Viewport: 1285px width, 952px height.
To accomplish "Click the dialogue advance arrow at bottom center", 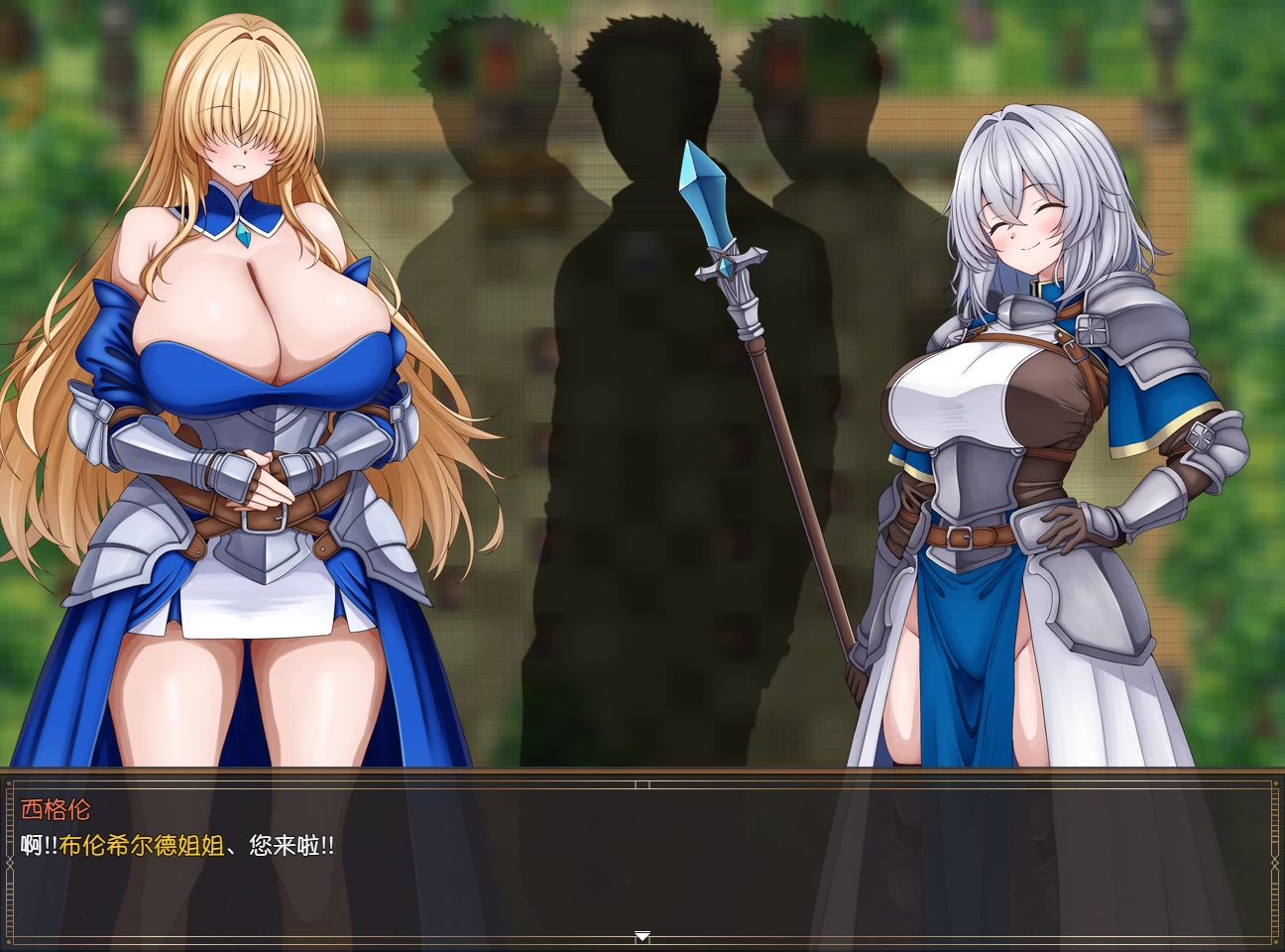I will 642,935.
